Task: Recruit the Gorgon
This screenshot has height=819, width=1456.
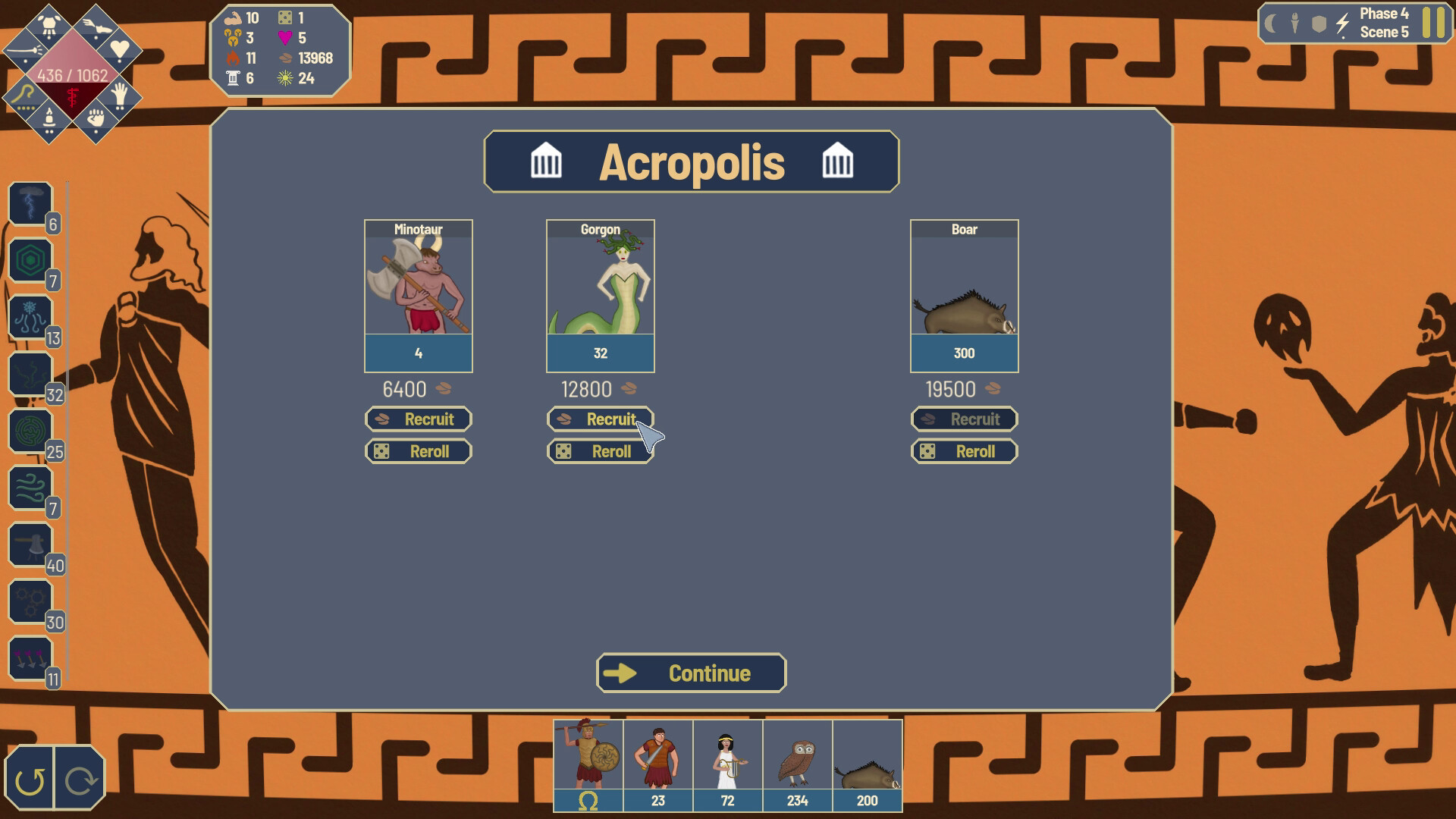Action: tap(600, 419)
